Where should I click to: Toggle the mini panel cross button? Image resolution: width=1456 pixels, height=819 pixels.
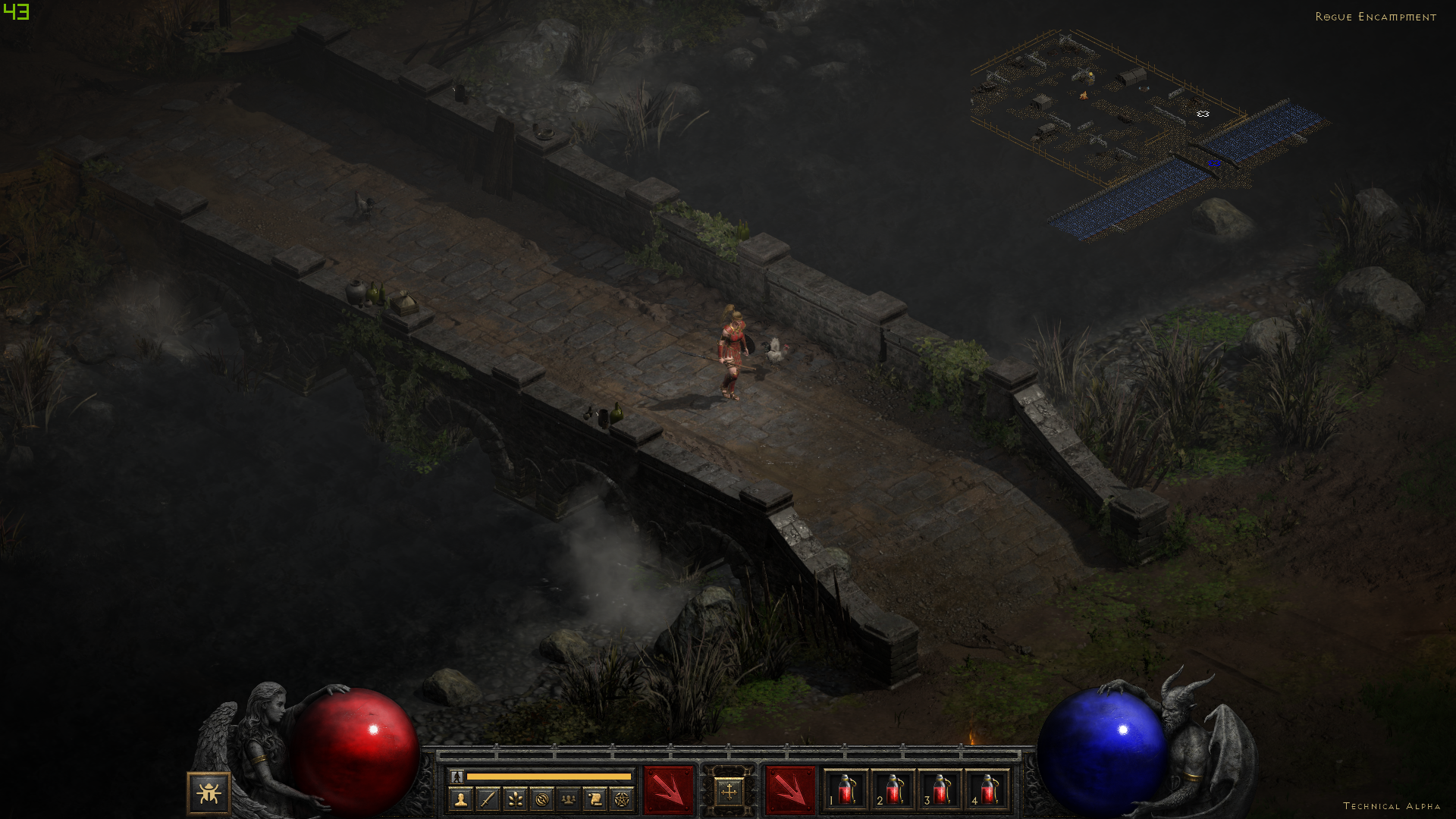click(729, 792)
